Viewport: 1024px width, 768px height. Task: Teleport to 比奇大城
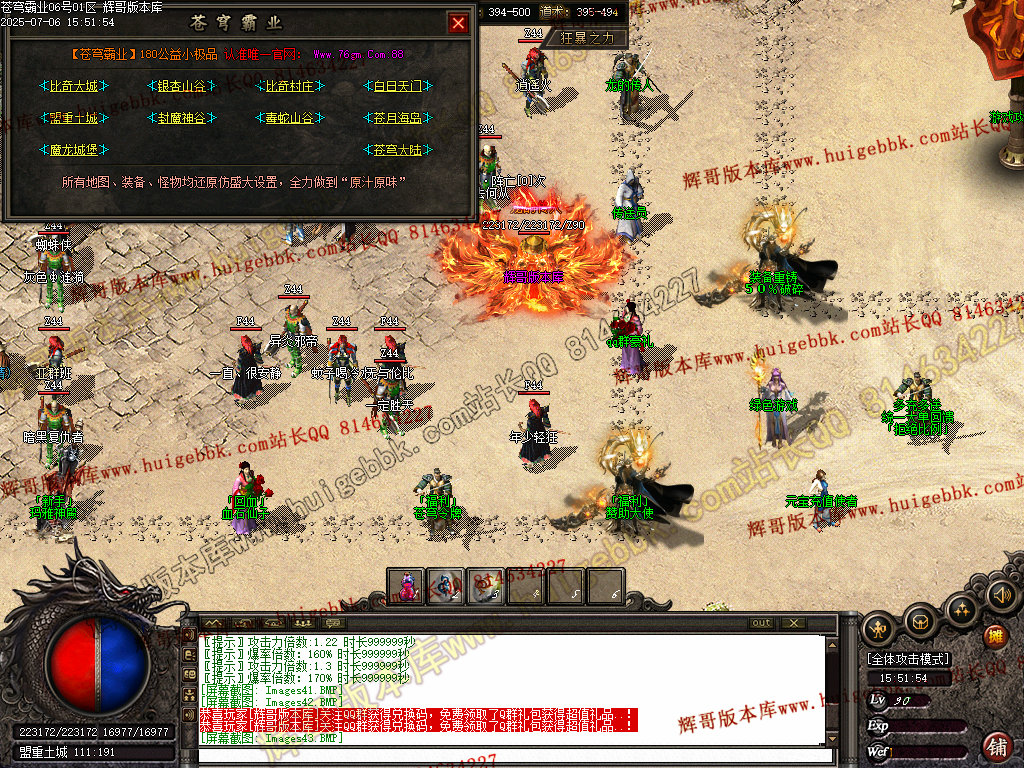[74, 87]
